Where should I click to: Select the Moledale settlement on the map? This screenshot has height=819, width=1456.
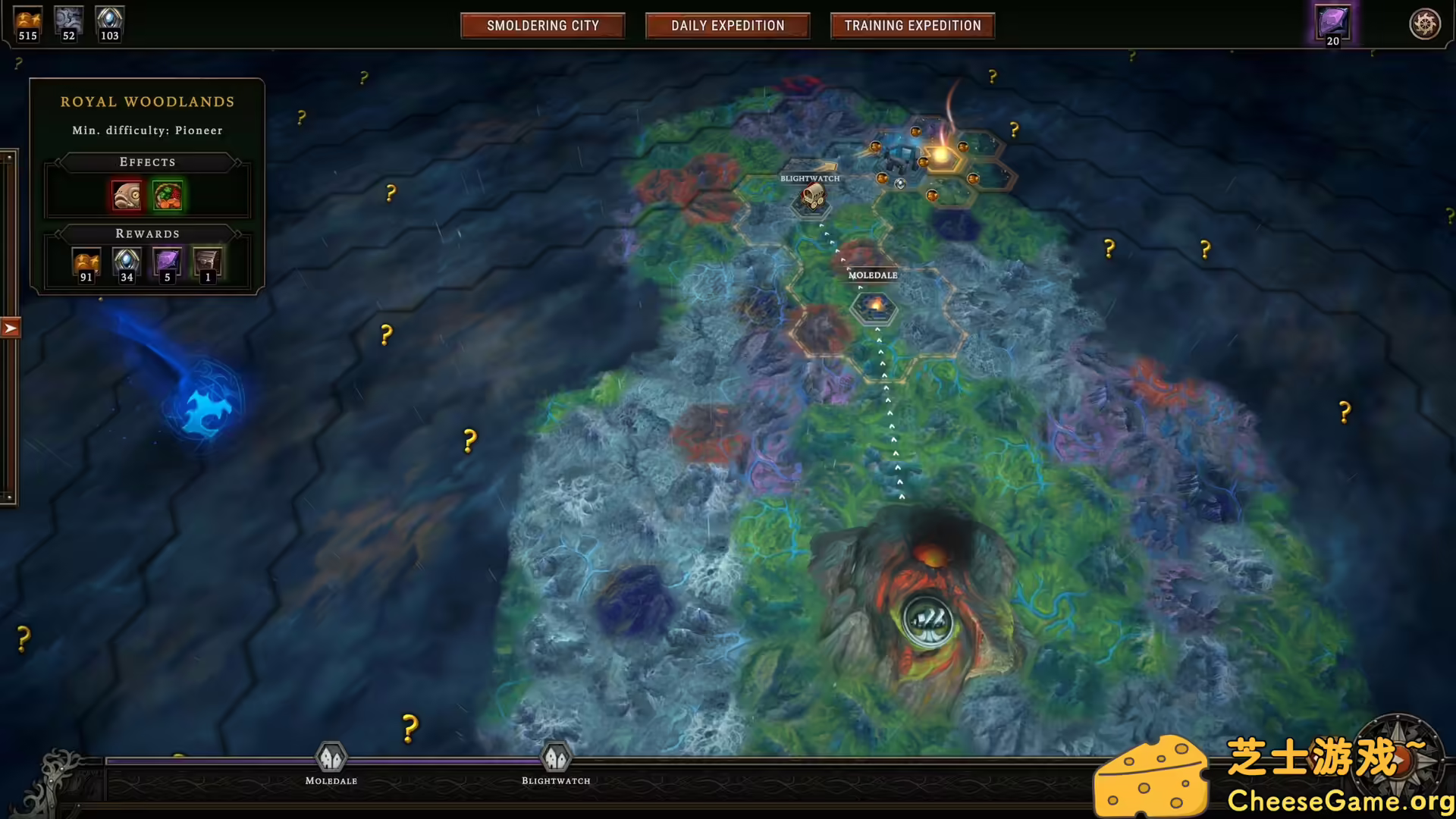pos(874,306)
